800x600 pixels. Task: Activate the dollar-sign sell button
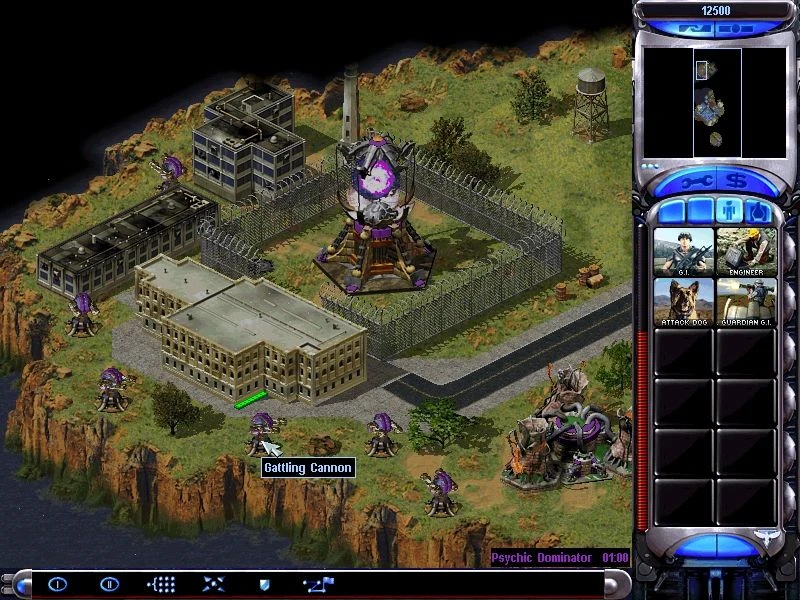pyautogui.click(x=739, y=182)
